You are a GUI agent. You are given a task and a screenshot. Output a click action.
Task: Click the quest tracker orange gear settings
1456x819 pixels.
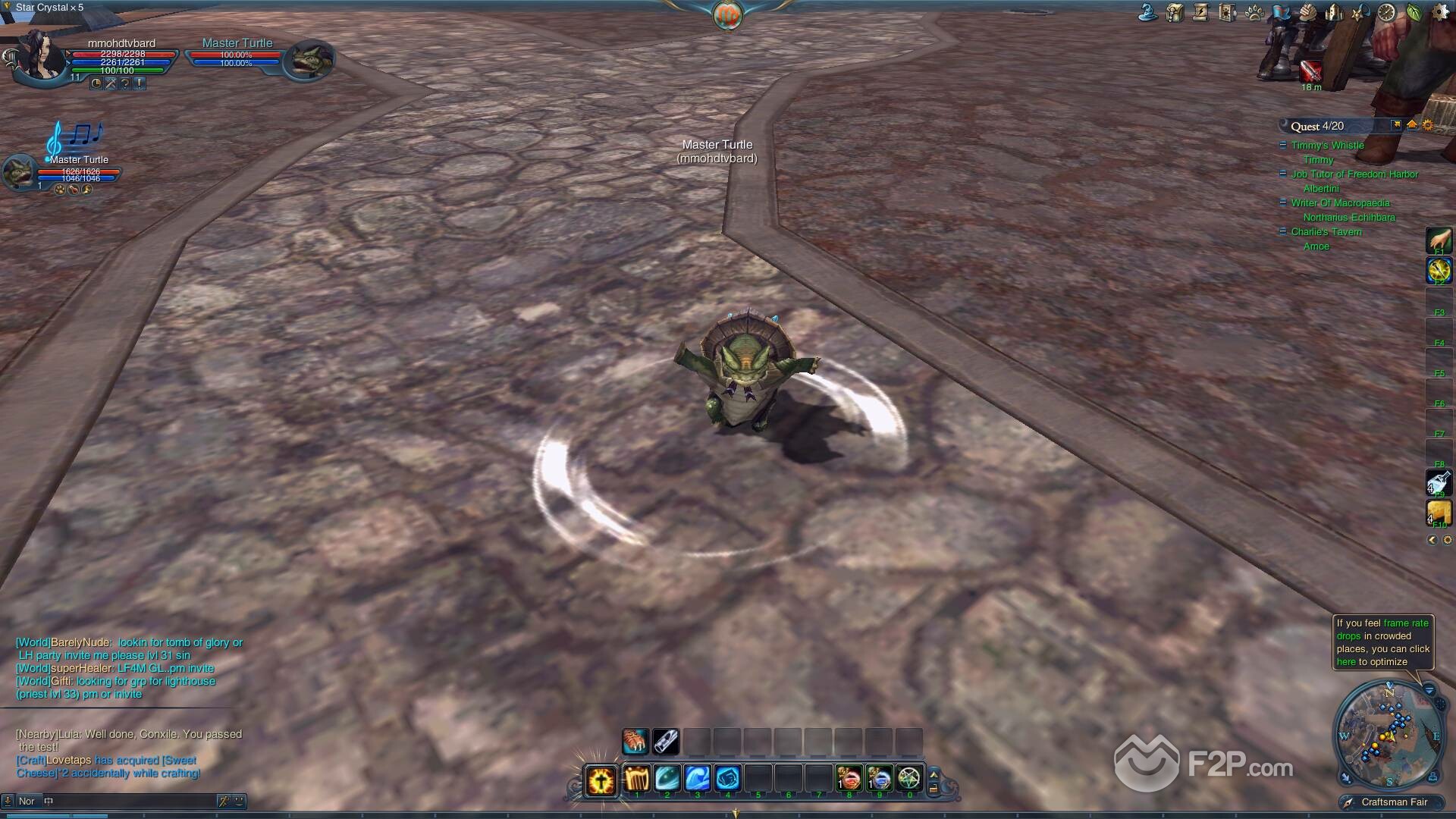coord(1428,126)
